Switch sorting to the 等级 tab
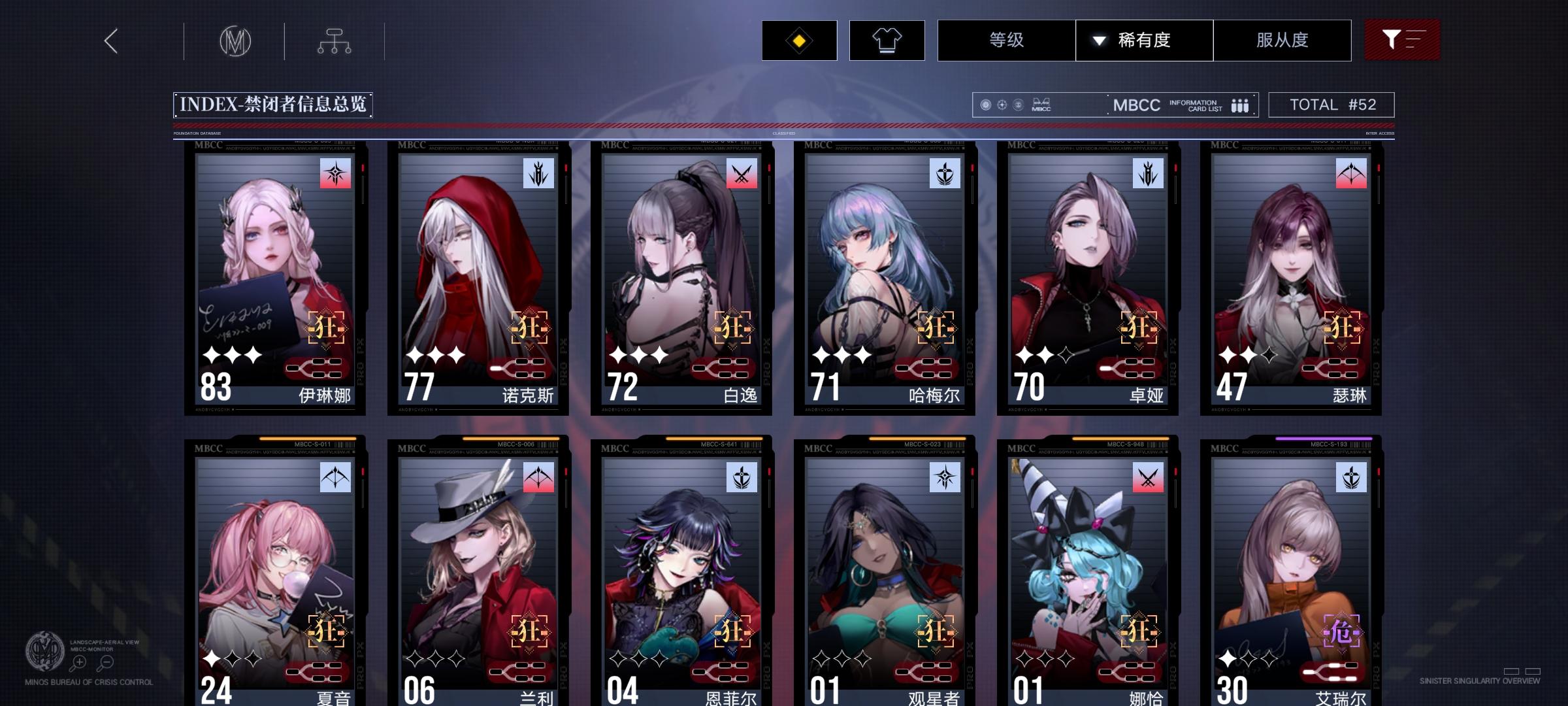The image size is (1568, 706). (1006, 40)
